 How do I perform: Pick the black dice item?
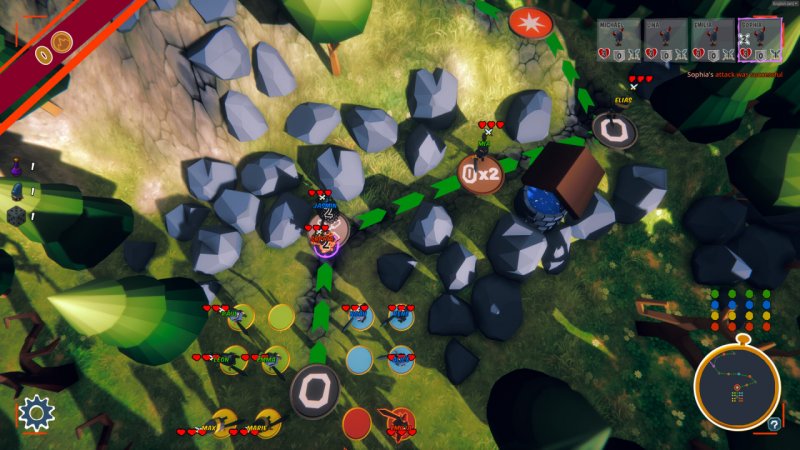coord(17,215)
